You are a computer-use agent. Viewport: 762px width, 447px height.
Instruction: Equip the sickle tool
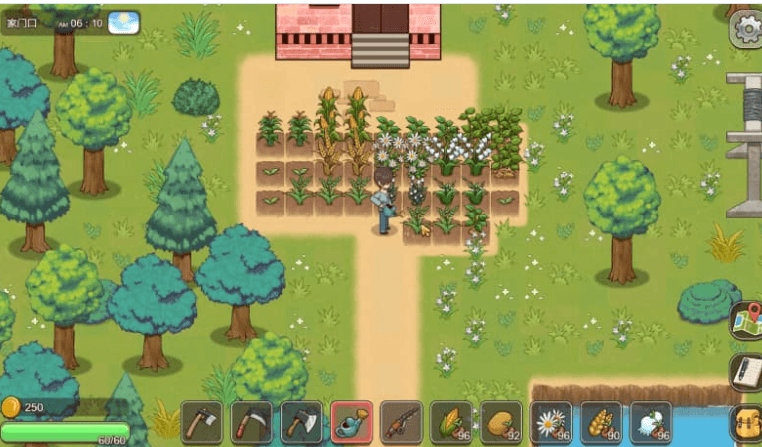[x=252, y=422]
